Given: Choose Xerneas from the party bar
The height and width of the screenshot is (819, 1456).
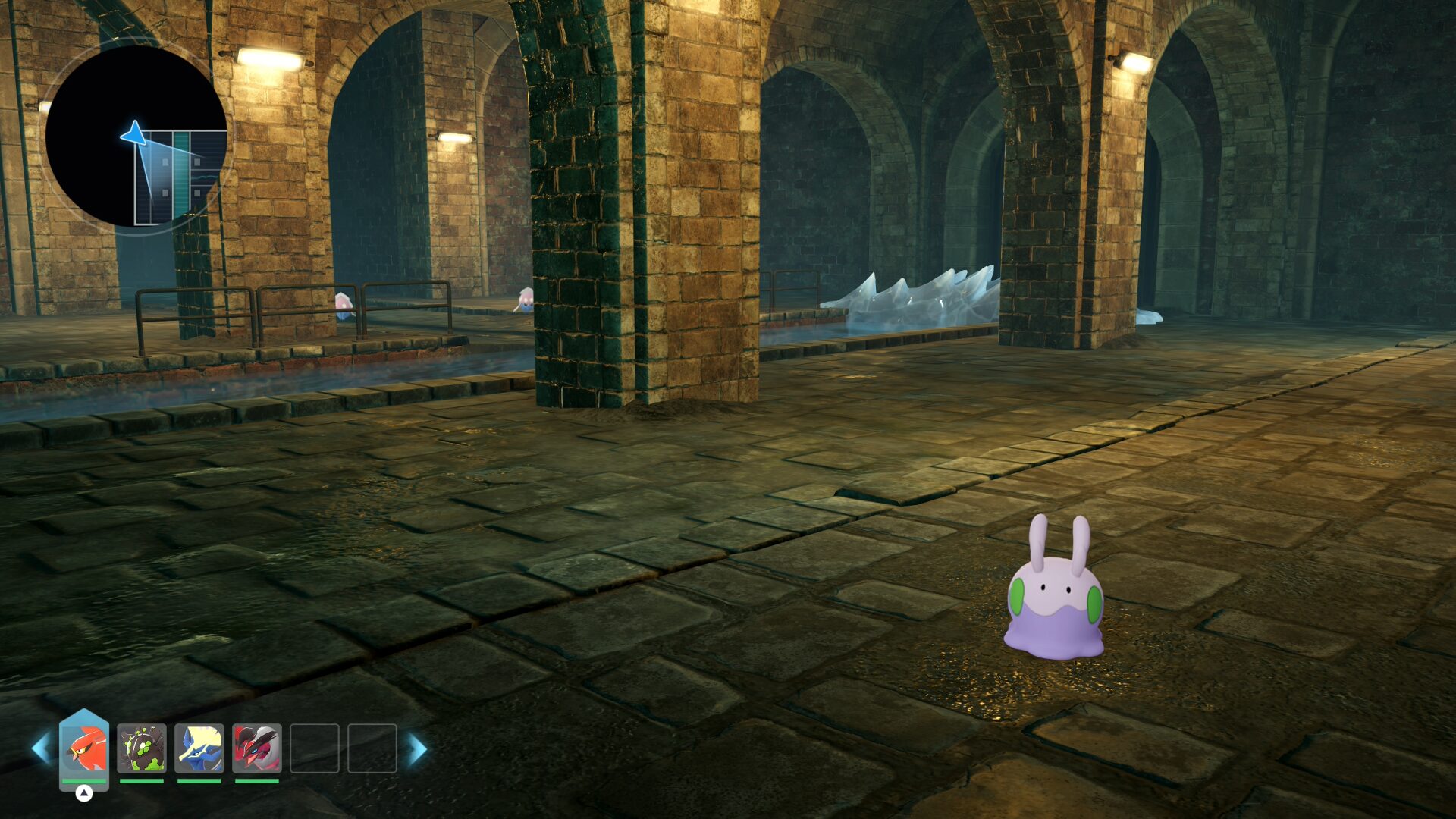Looking at the screenshot, I should pyautogui.click(x=199, y=748).
